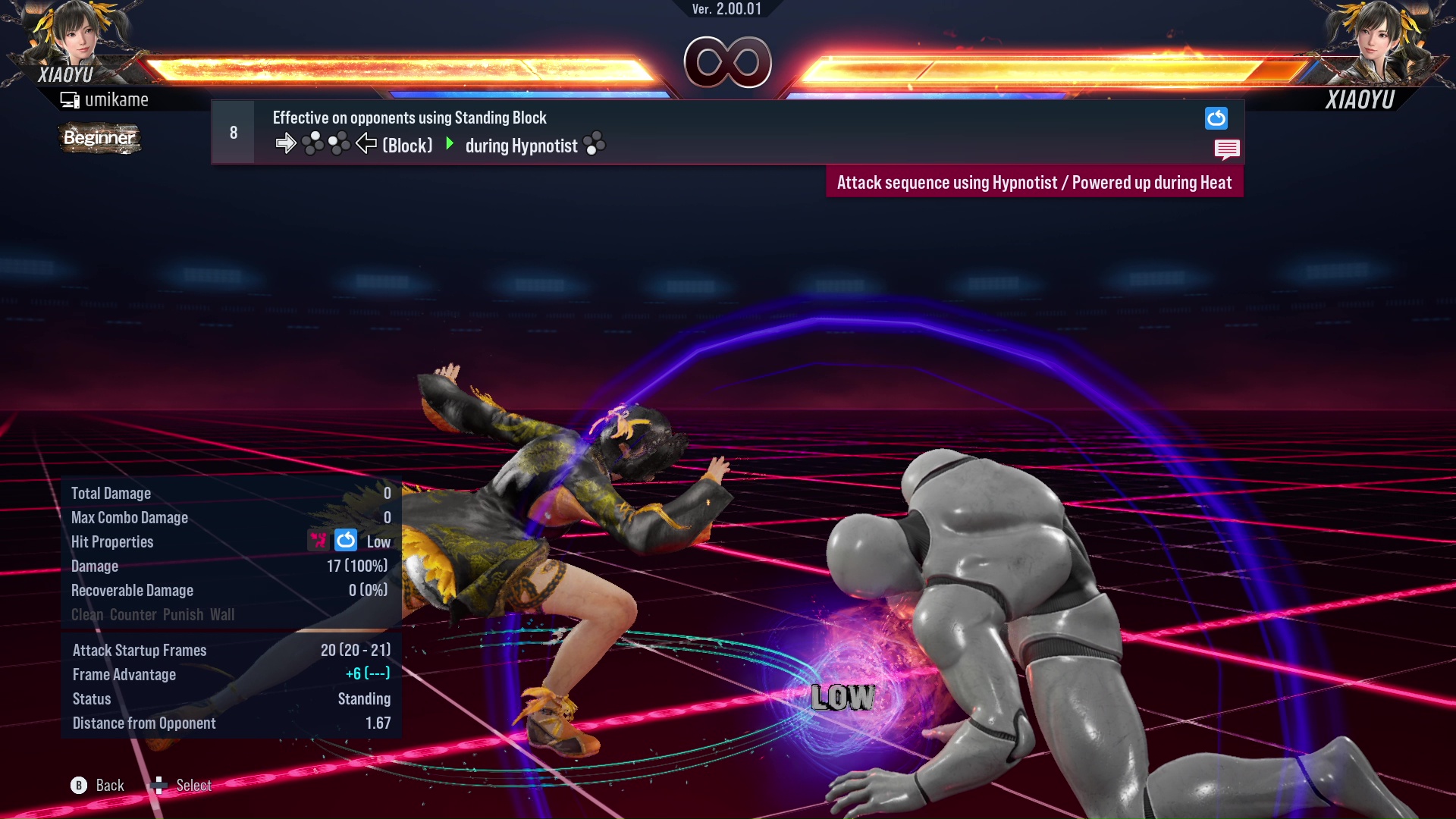Click the Attack sequence using Hypnotist banner
The height and width of the screenshot is (819, 1456).
(x=1034, y=182)
